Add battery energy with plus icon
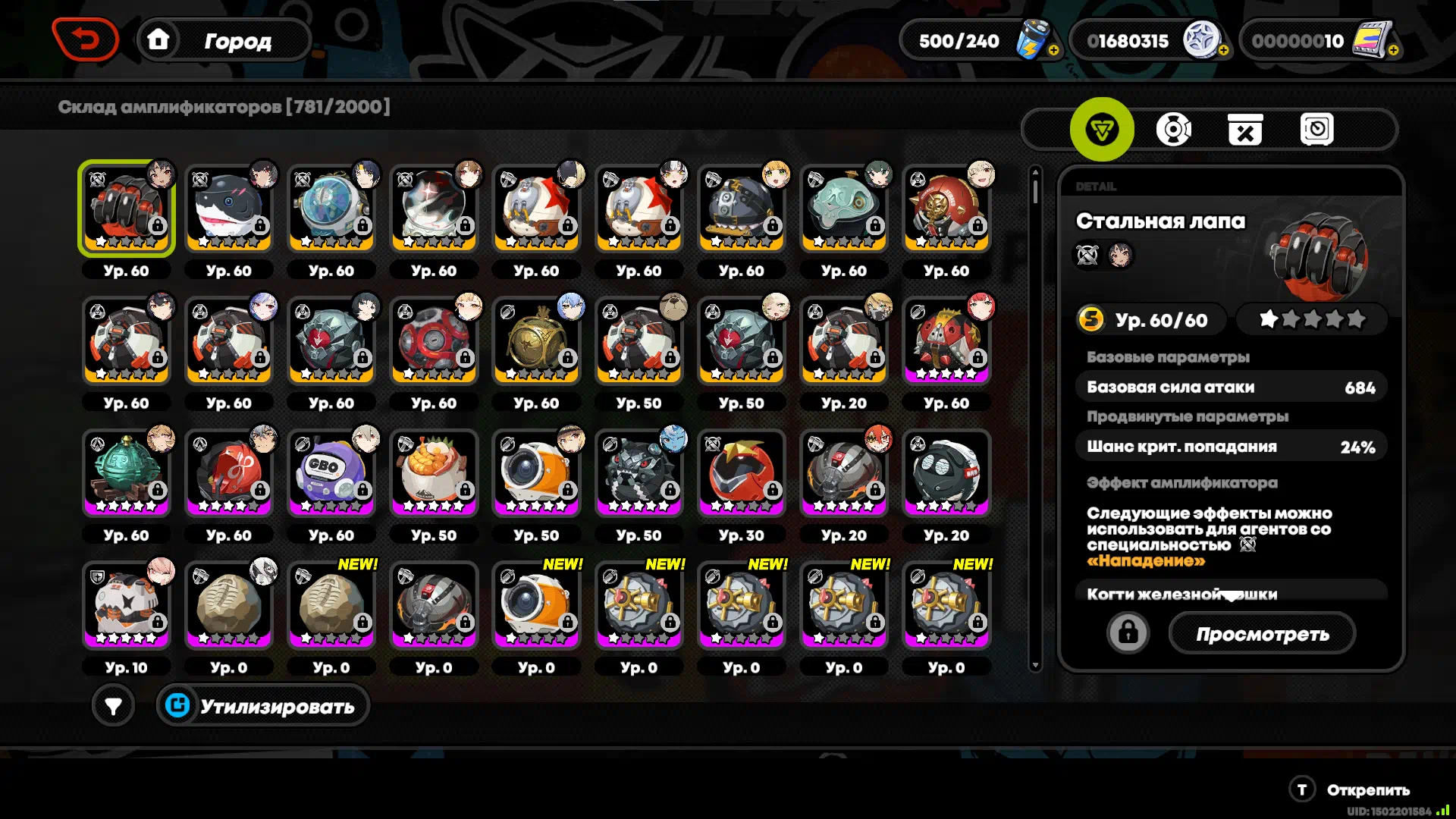Viewport: 1456px width, 819px height. pos(1053,50)
